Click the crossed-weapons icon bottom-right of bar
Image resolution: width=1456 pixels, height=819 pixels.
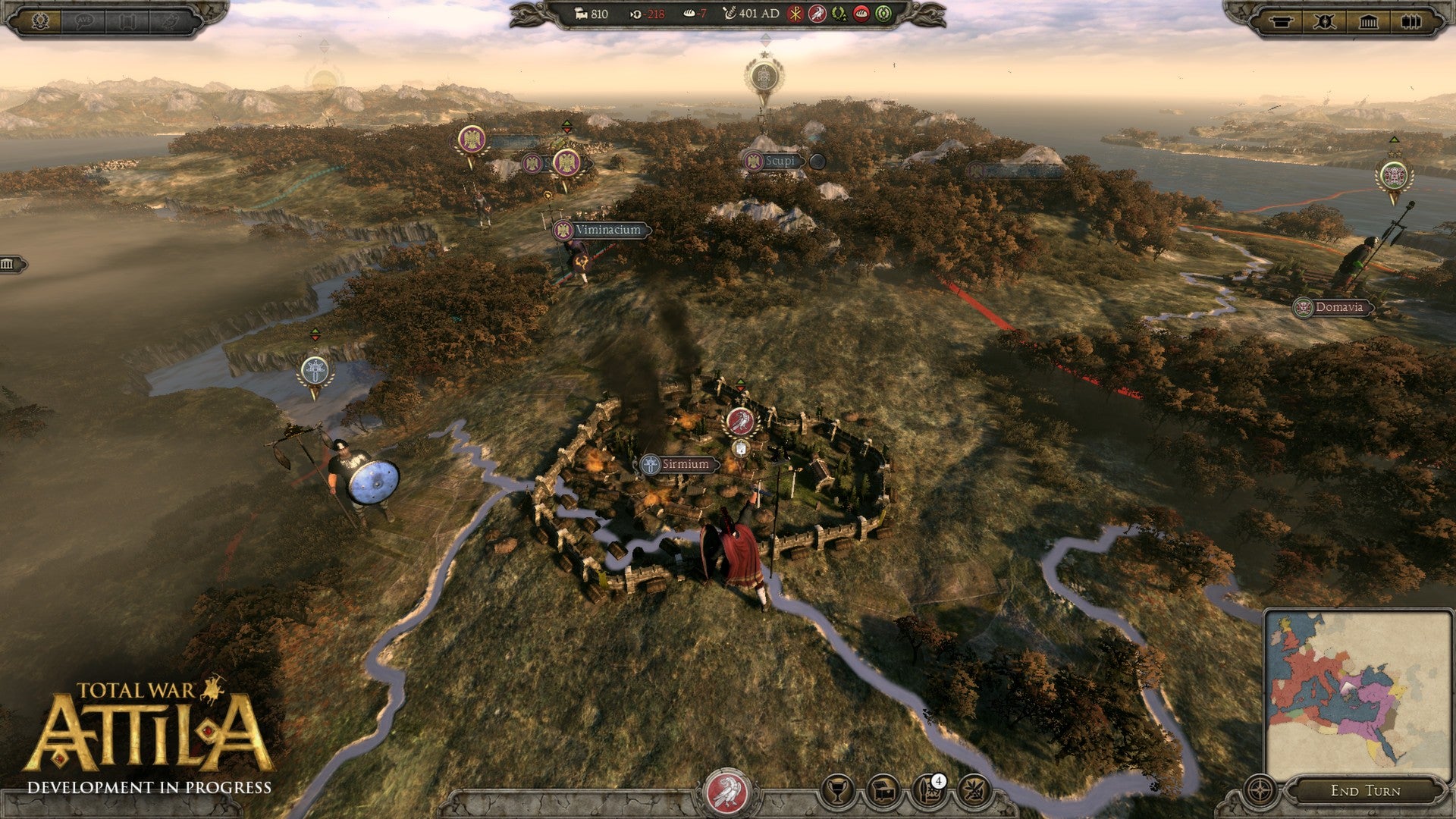978,792
